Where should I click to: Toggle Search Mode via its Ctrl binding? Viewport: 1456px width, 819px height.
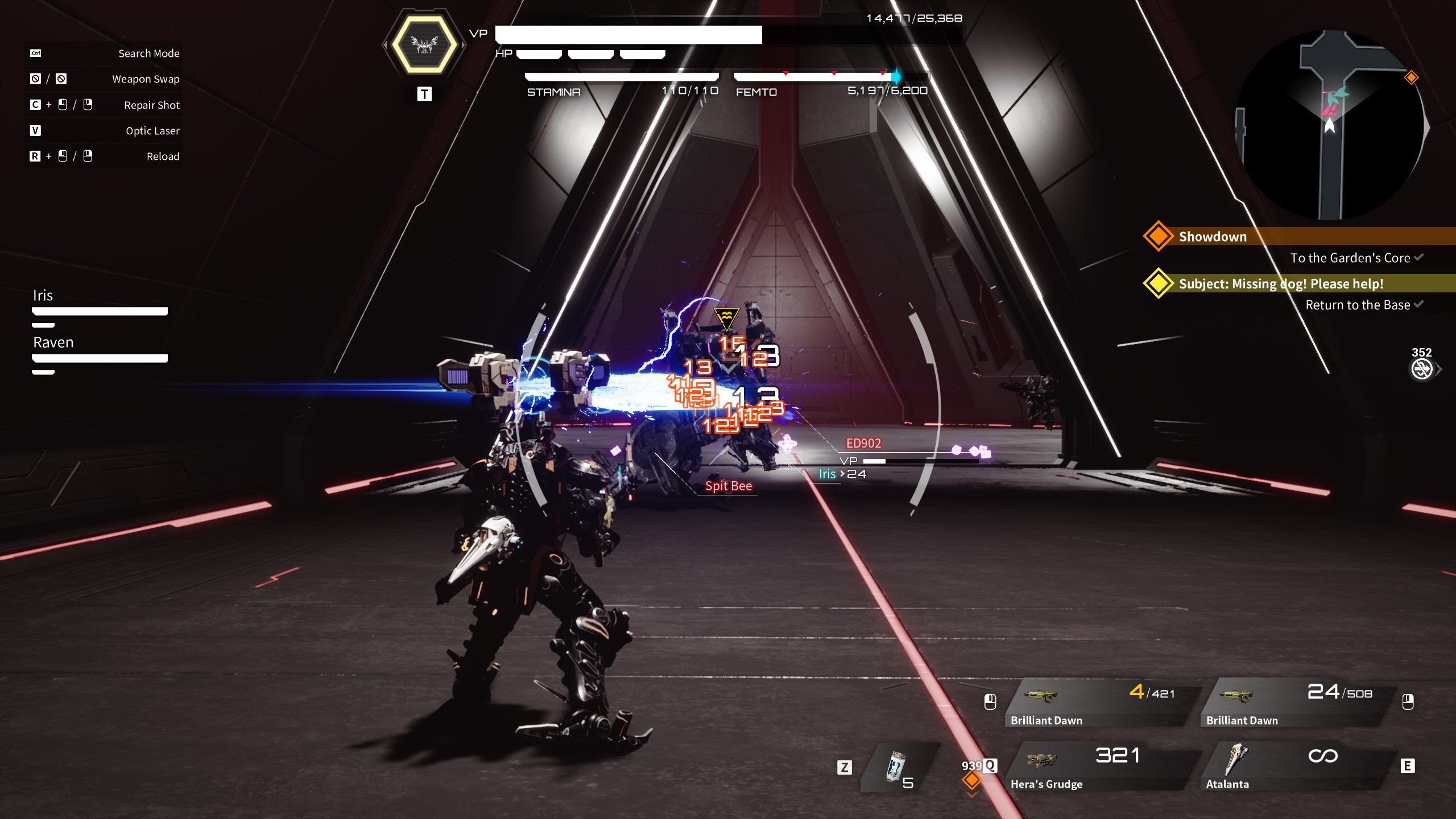[x=34, y=53]
